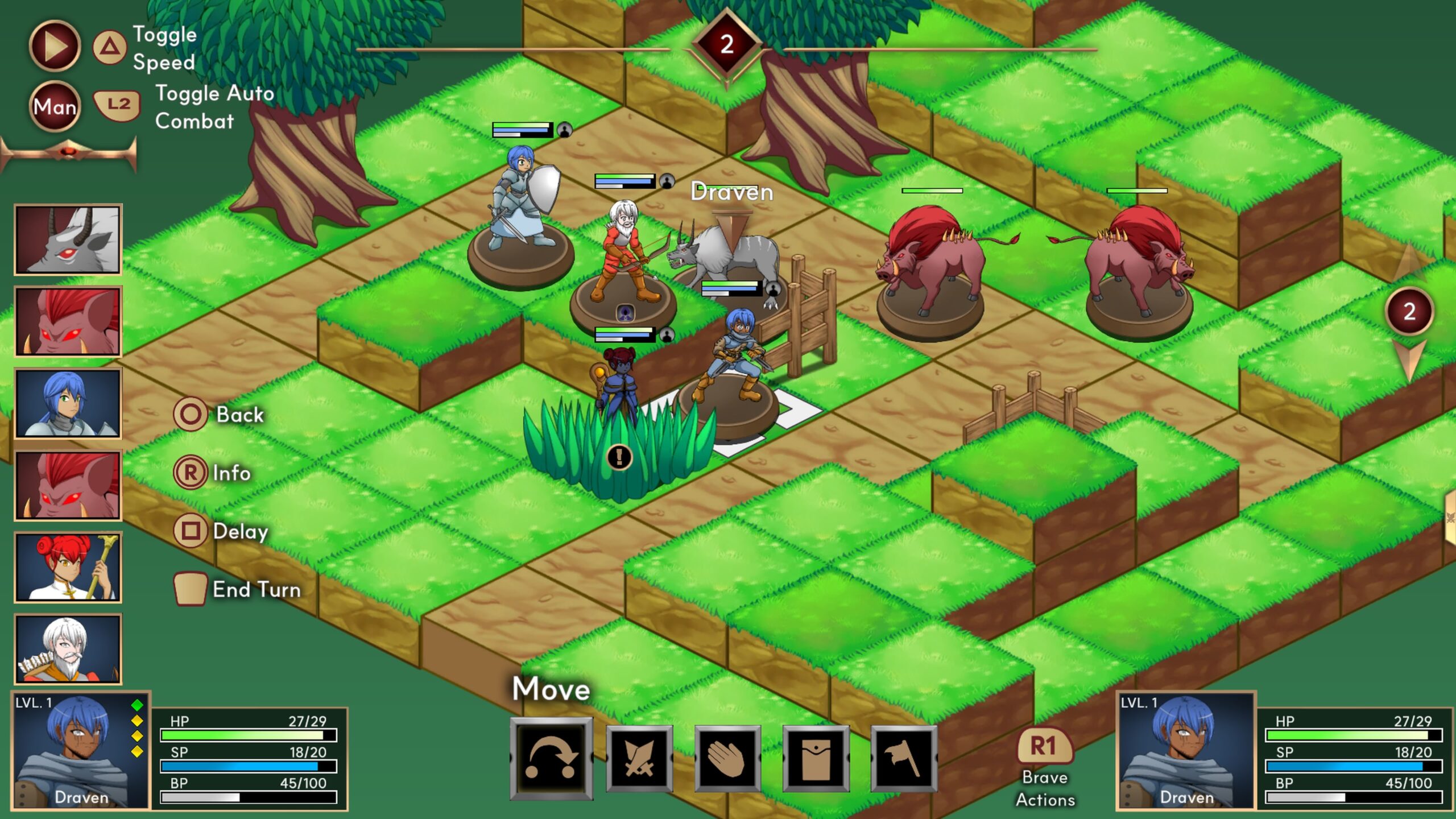Lower the height level with down arrow
The image size is (1456, 819).
tap(1409, 359)
